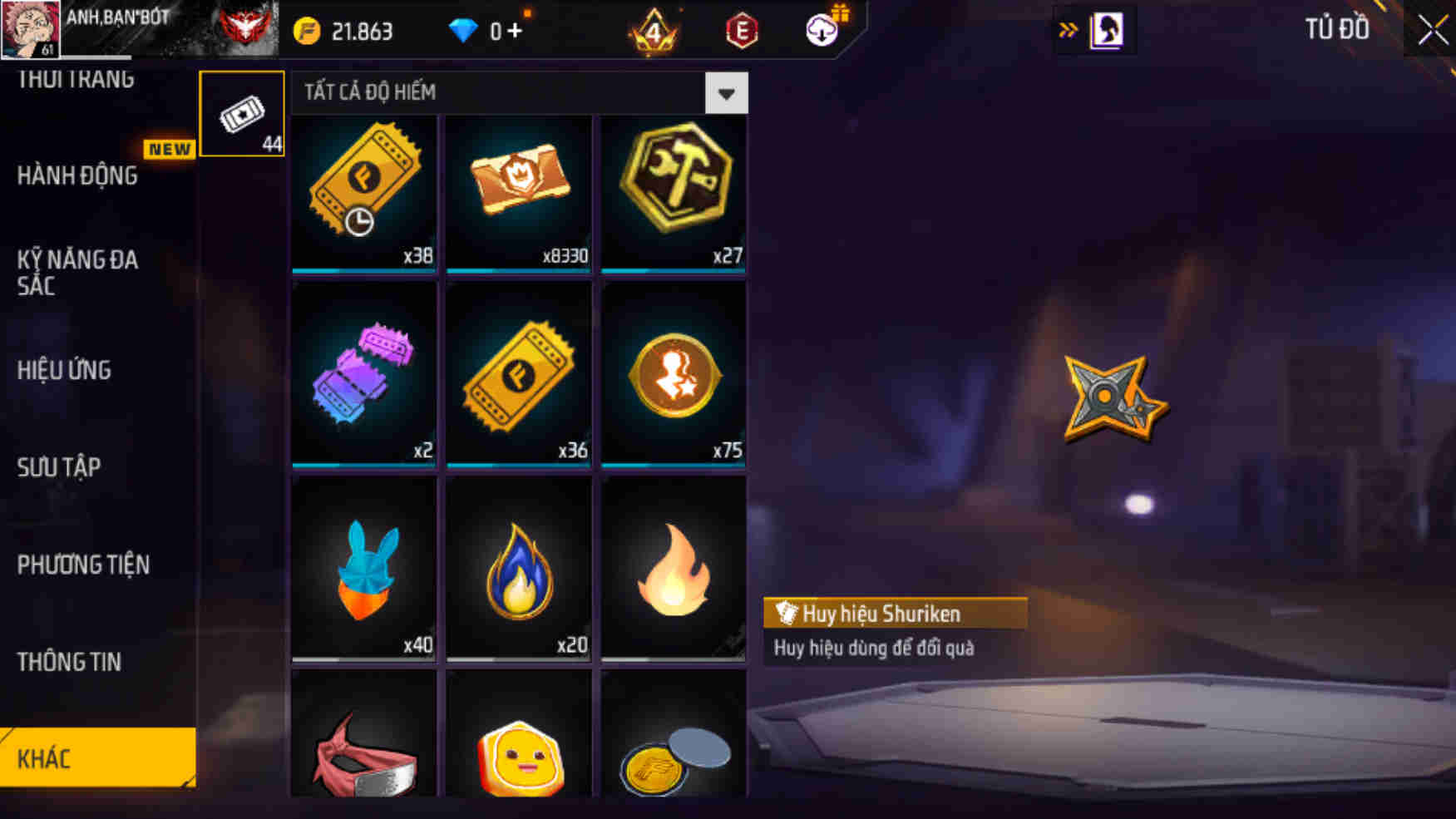Collapse the rarity filter with its arrow

[x=726, y=92]
